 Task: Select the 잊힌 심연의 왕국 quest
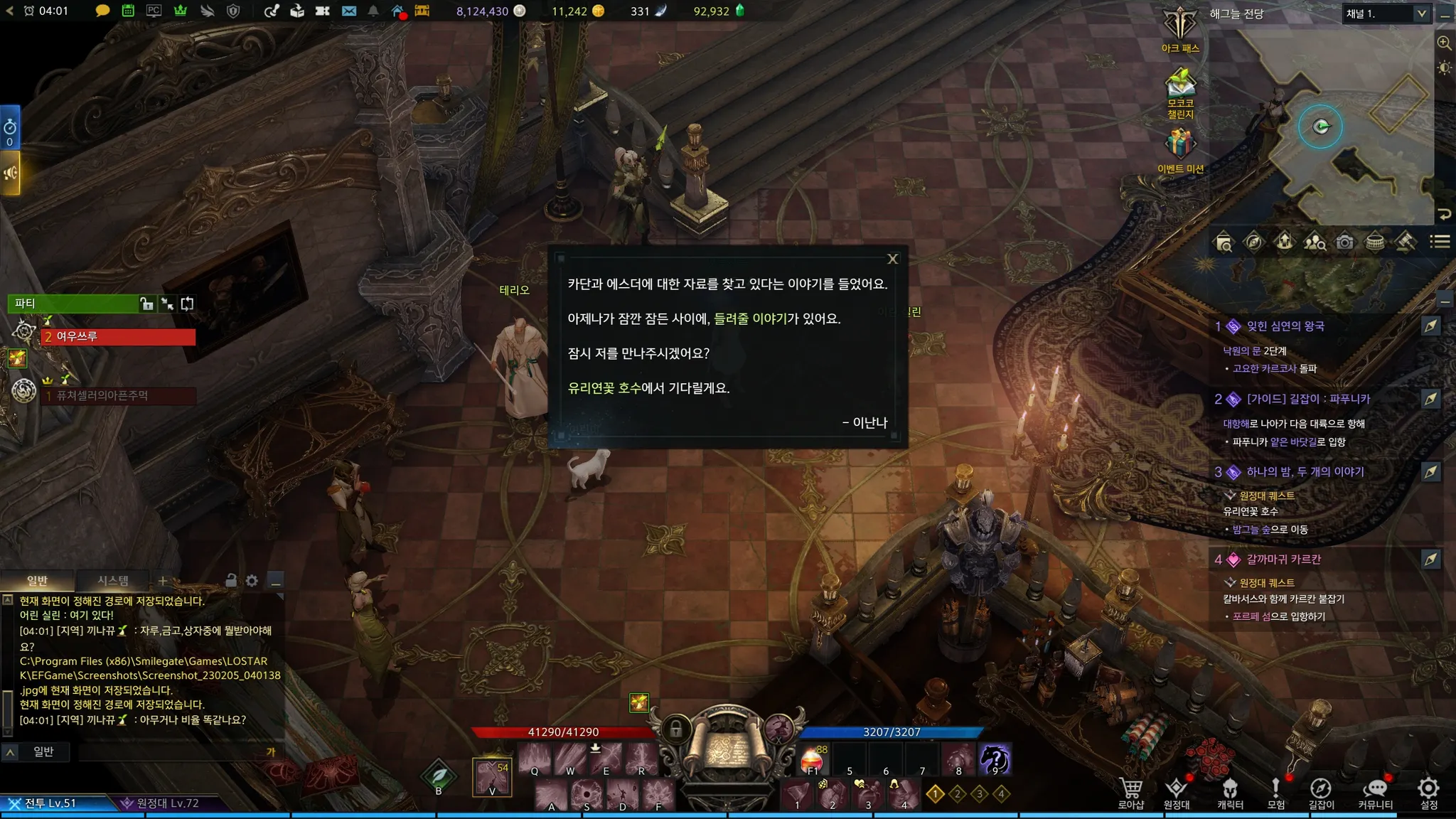point(1285,326)
